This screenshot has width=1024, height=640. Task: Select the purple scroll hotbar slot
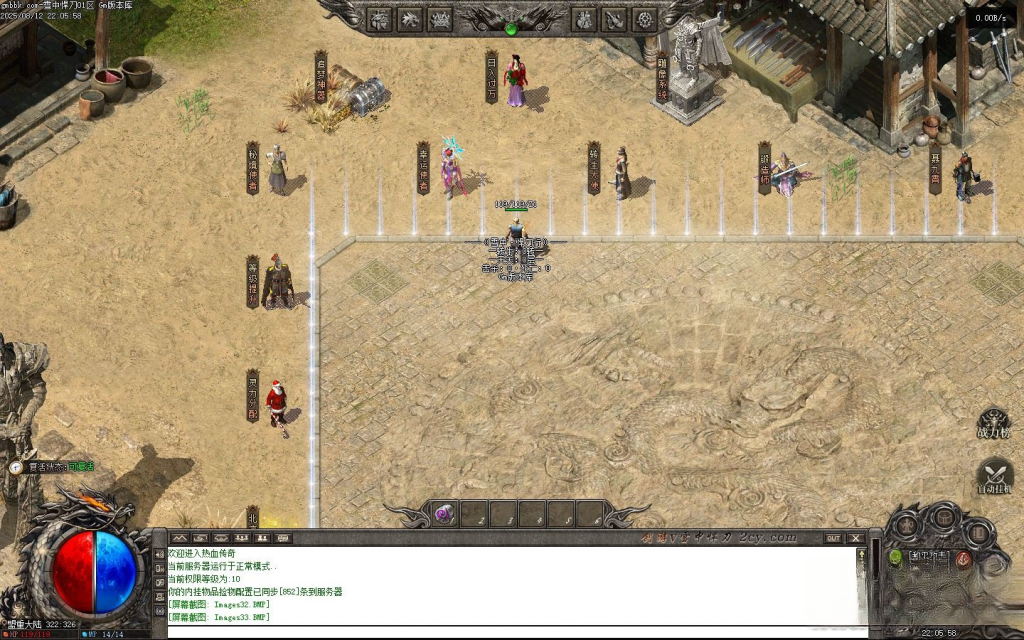point(444,513)
